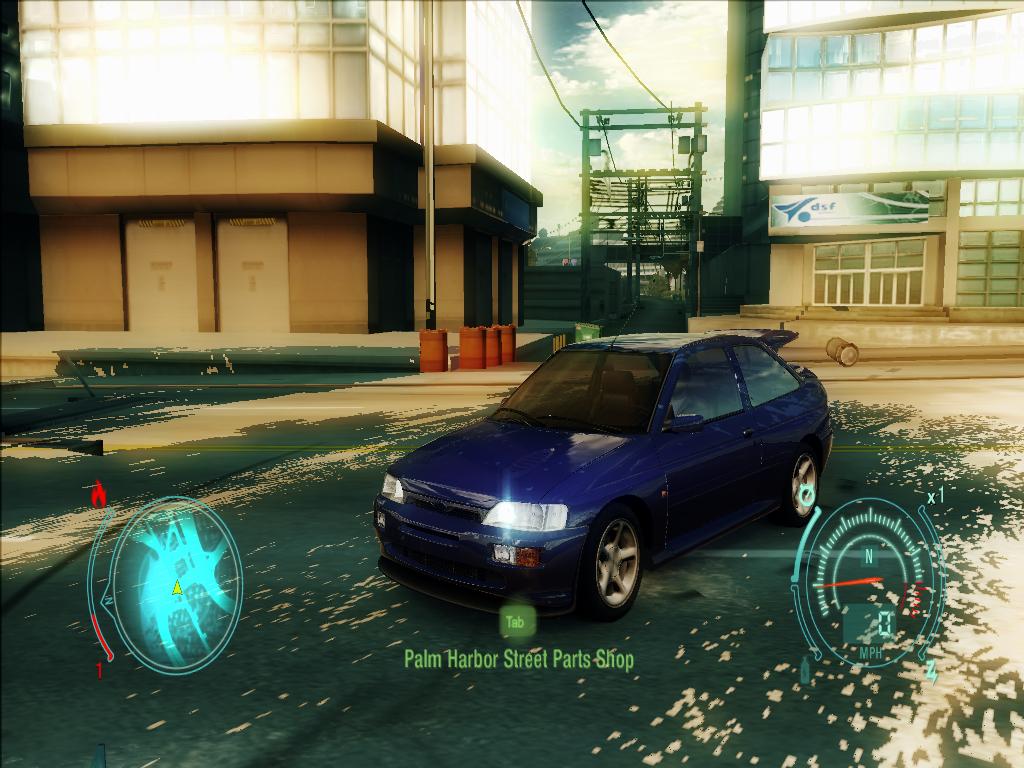Click the circular minimap

click(x=175, y=585)
